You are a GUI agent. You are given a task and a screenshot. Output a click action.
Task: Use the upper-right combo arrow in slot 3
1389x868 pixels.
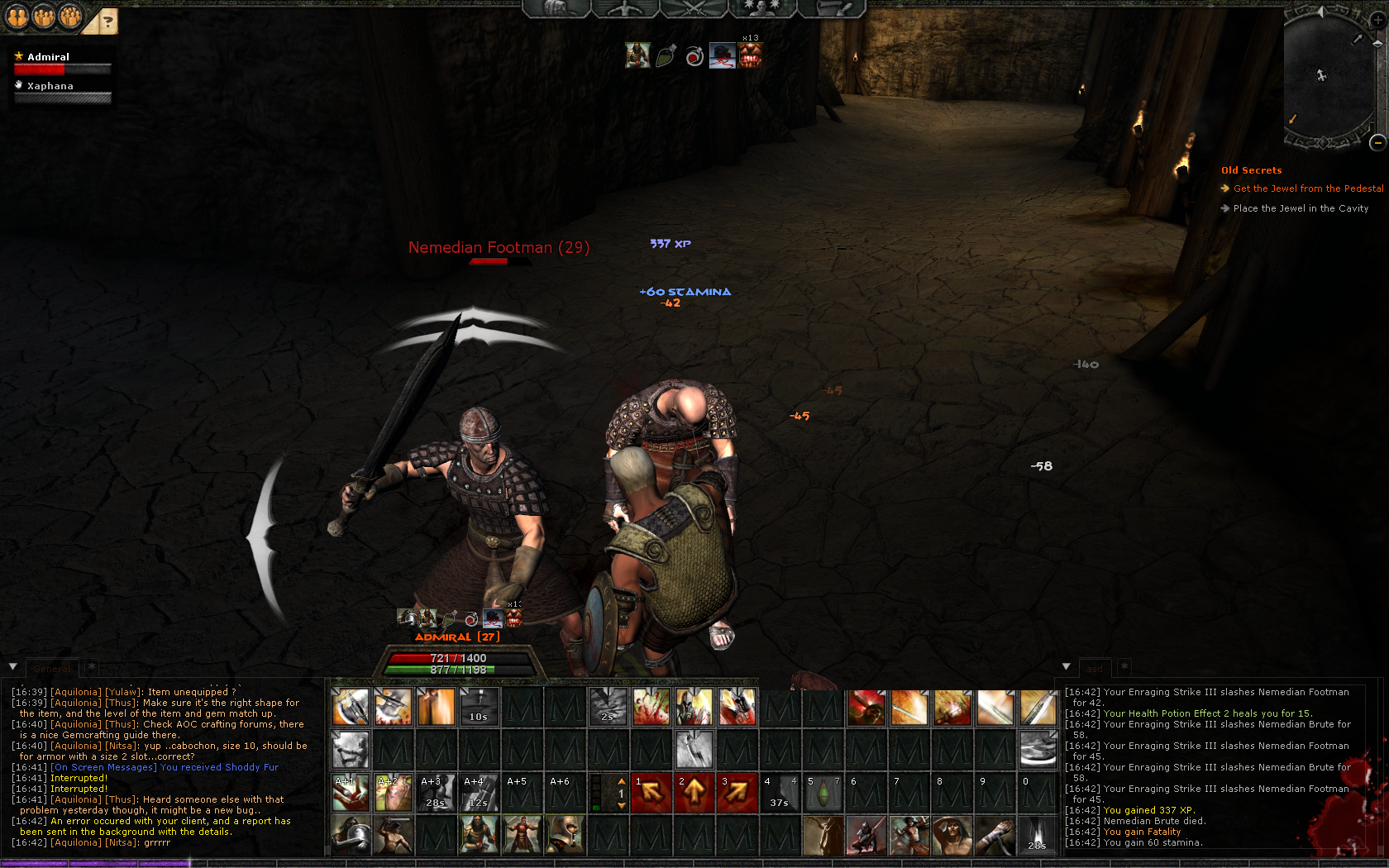coord(737,793)
